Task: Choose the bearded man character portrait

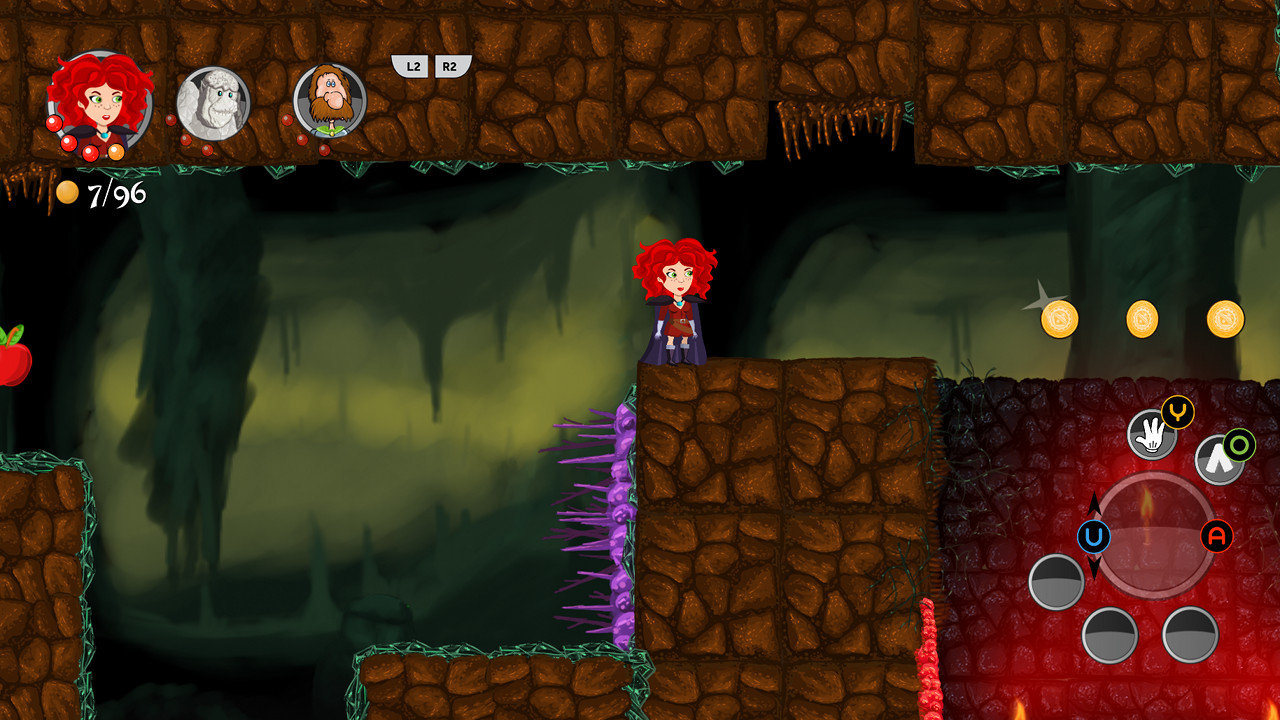Action: click(330, 100)
